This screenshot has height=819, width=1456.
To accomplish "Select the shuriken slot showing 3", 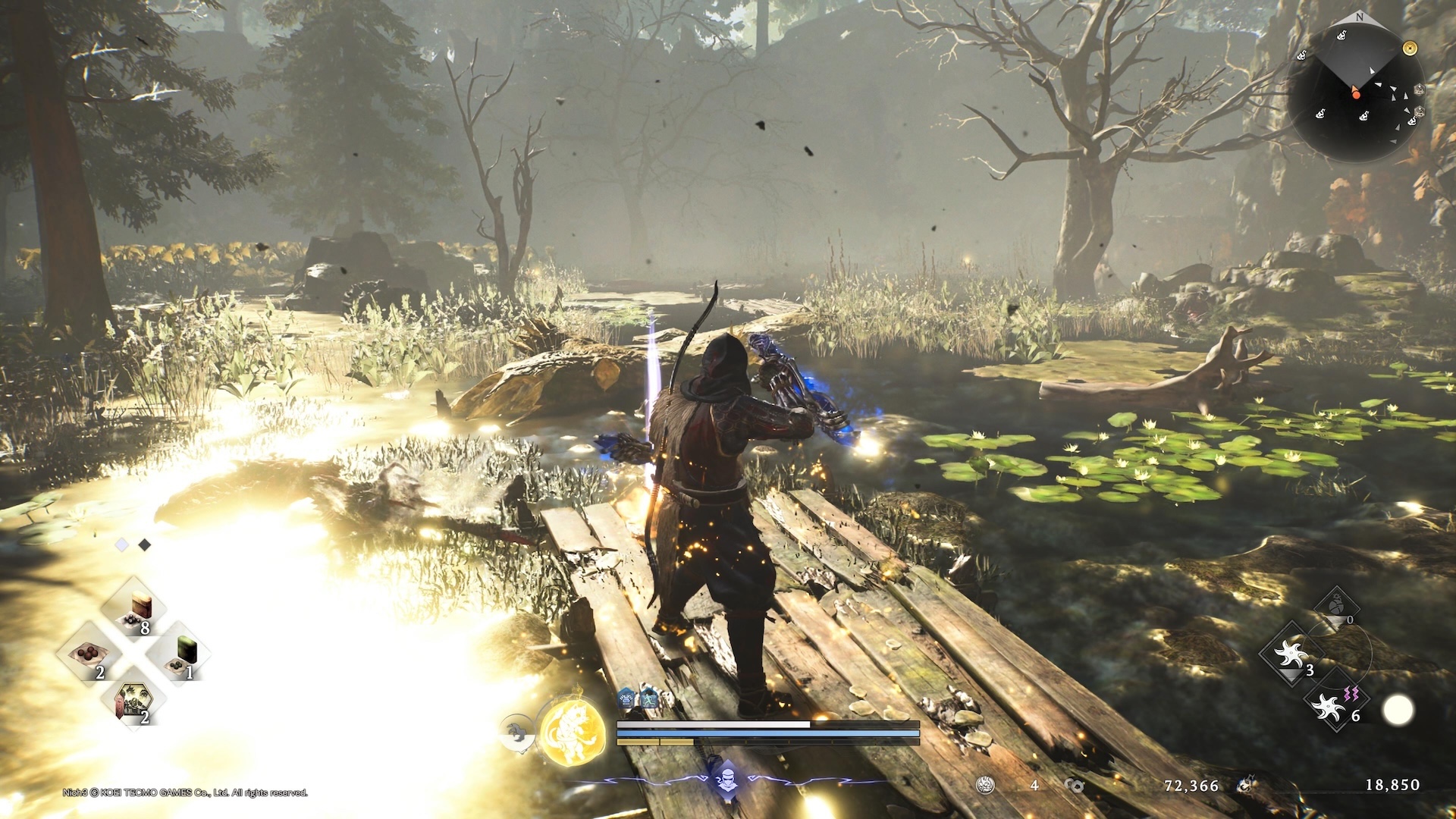I will 1291,654.
